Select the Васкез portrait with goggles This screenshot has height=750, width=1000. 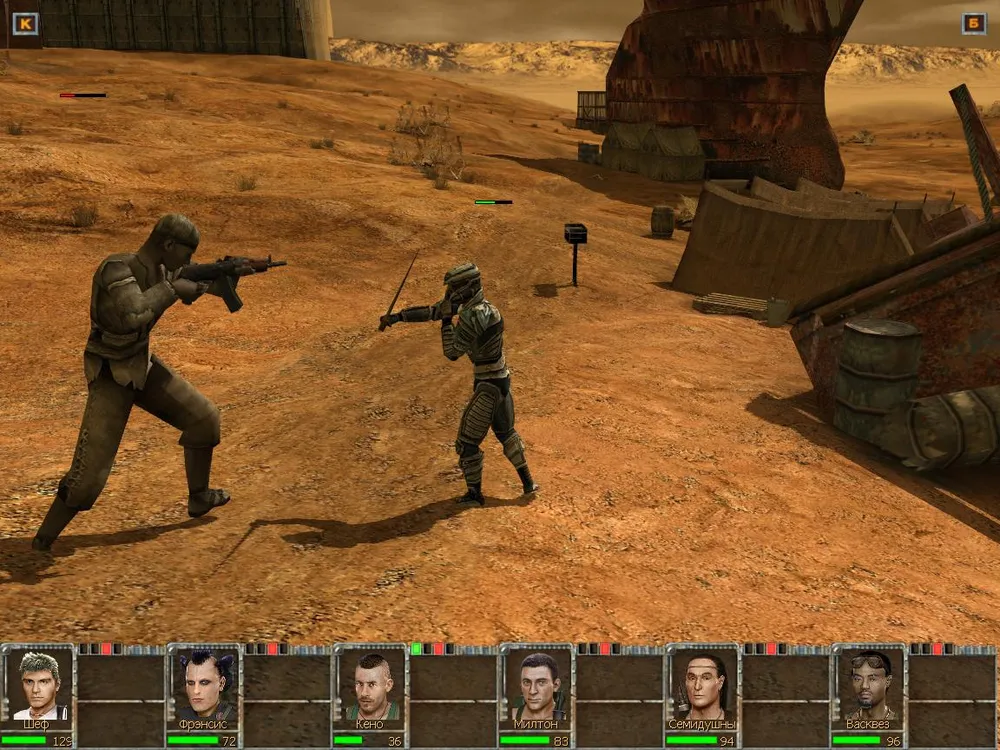[x=870, y=685]
